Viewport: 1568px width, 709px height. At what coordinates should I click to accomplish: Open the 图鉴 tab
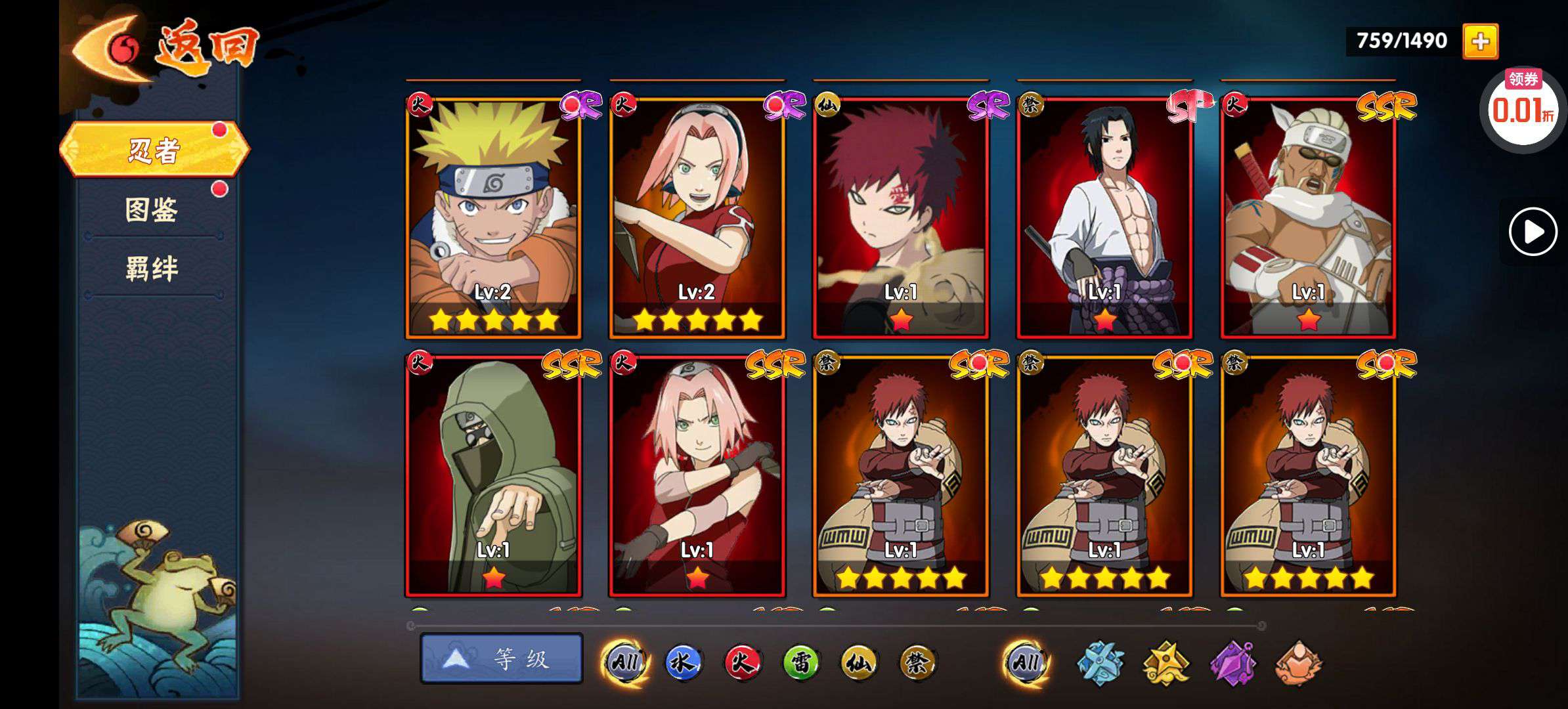click(152, 210)
